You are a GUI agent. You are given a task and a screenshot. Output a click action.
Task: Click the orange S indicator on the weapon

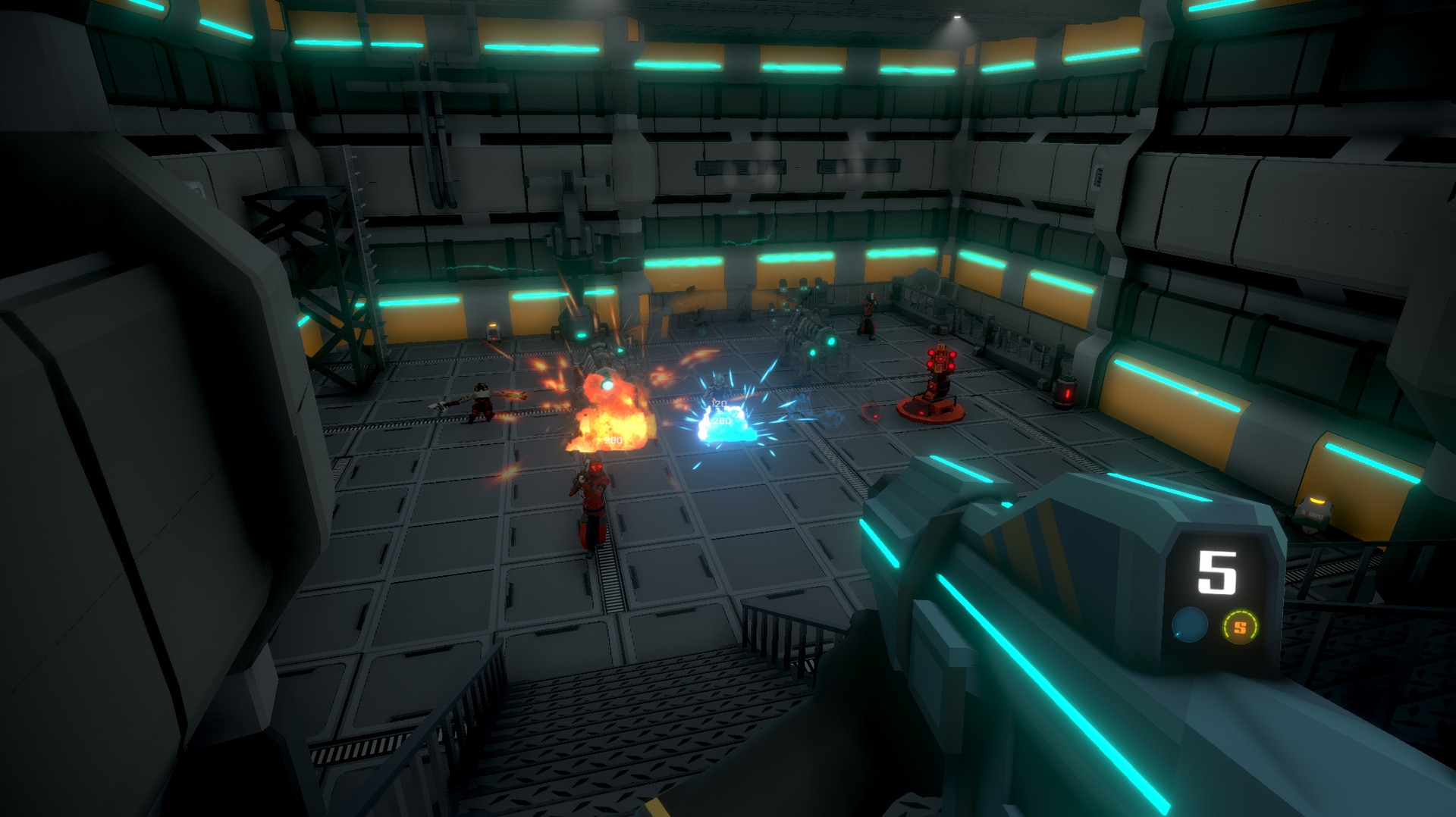tap(1239, 626)
